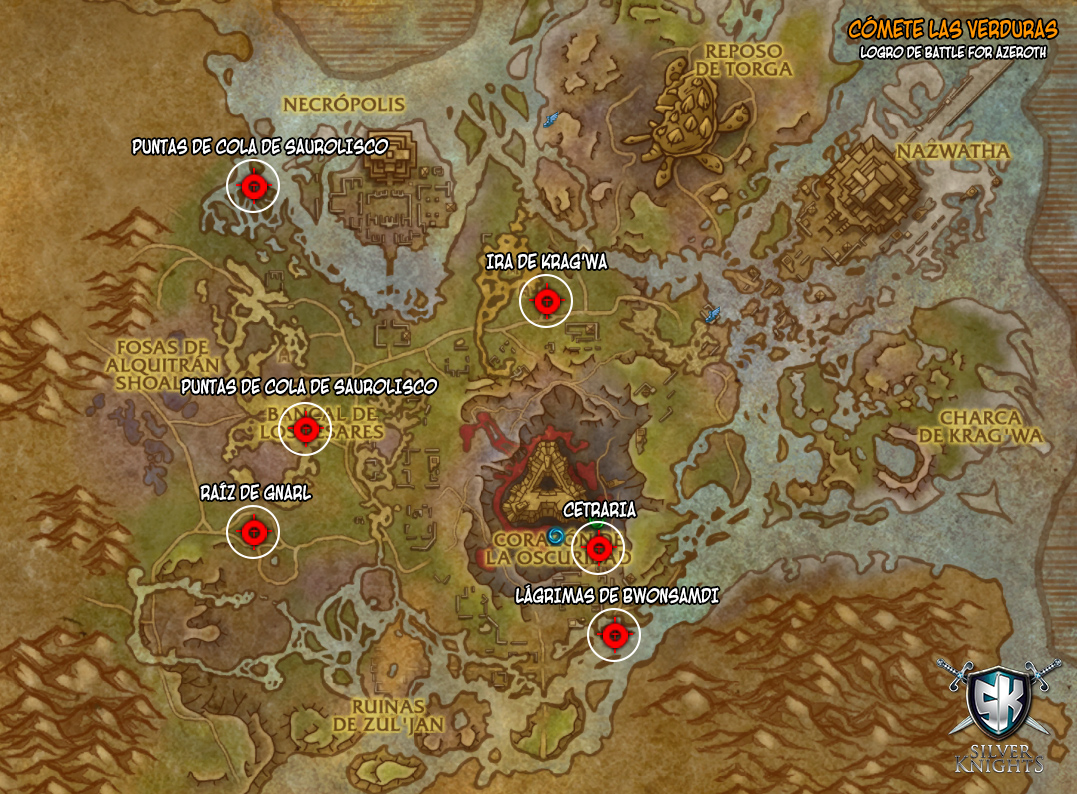This screenshot has height=794, width=1077.
Task: Click the Saurolisco marker beside Necrópolis
Action: point(253,186)
